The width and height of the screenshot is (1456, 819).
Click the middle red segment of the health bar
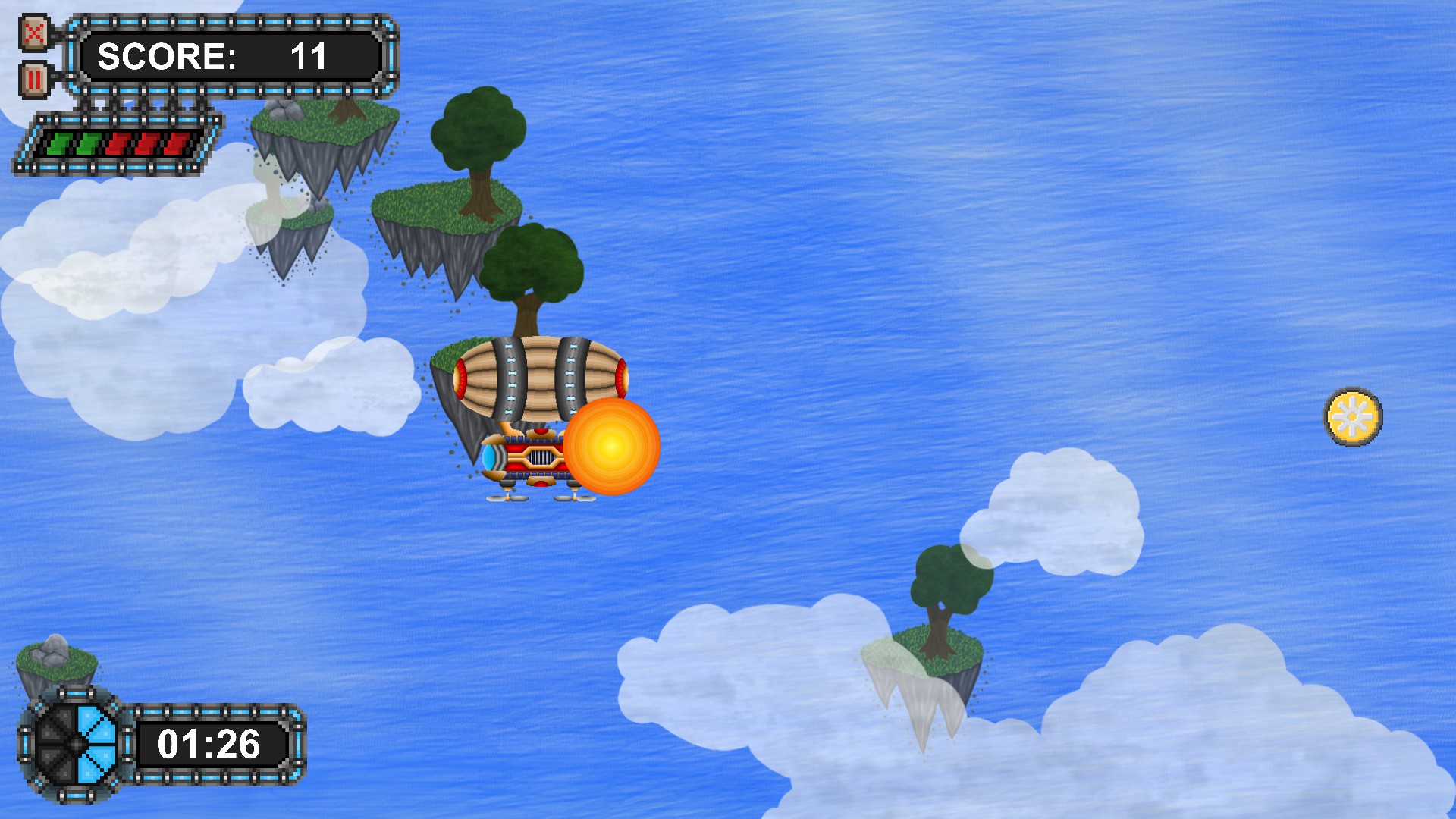click(146, 145)
